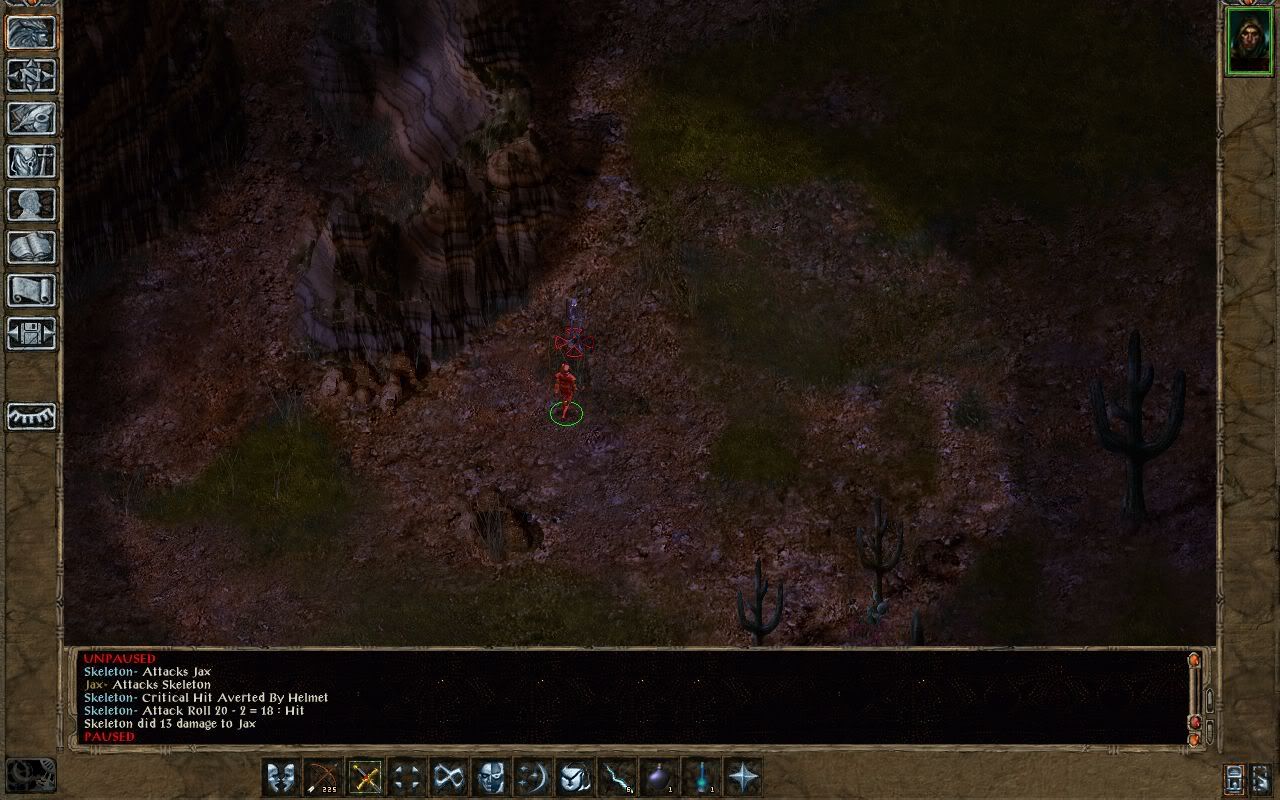Open the Return to Game button
The width and height of the screenshot is (1280, 800).
[x=31, y=32]
